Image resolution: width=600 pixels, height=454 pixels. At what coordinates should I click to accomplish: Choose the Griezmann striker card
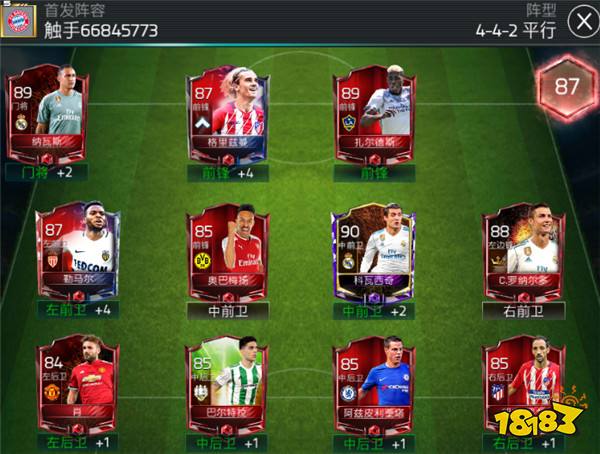(x=227, y=108)
